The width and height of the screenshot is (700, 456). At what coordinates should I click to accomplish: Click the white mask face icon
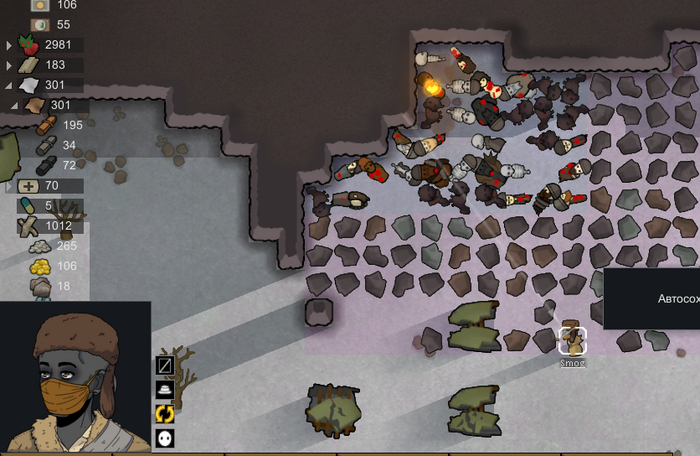coord(164,438)
